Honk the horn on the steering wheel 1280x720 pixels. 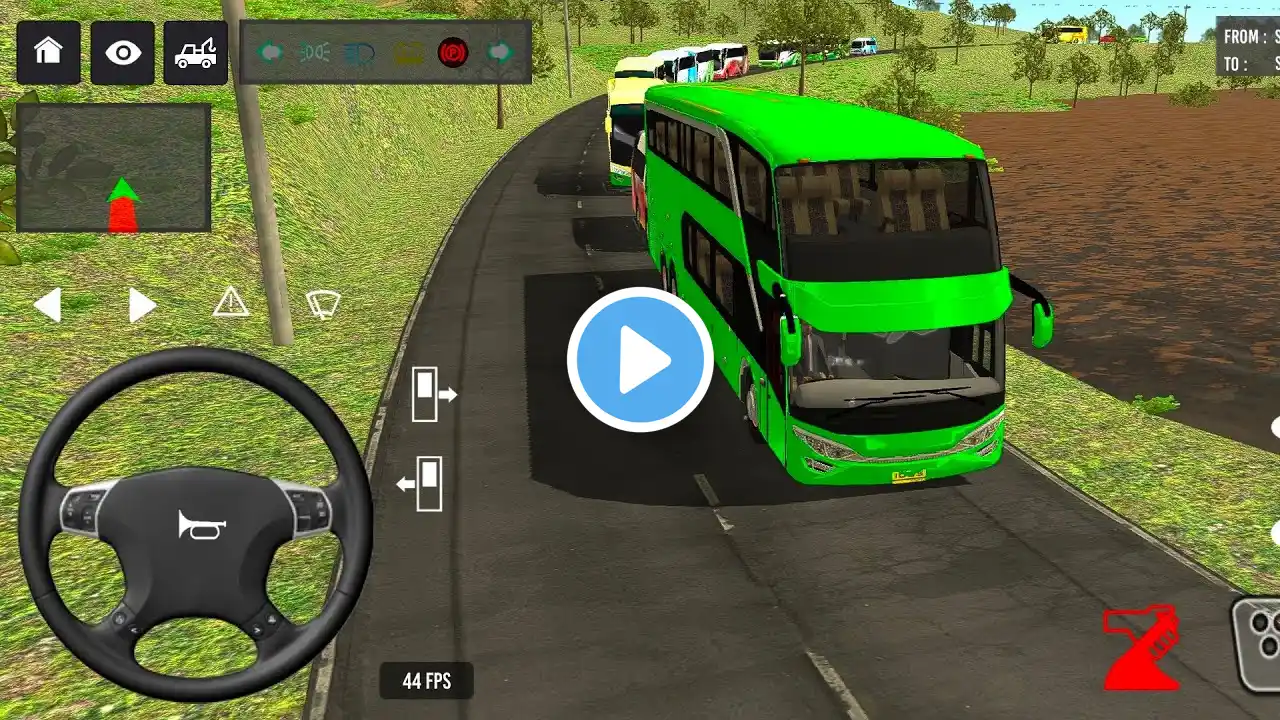(x=201, y=524)
